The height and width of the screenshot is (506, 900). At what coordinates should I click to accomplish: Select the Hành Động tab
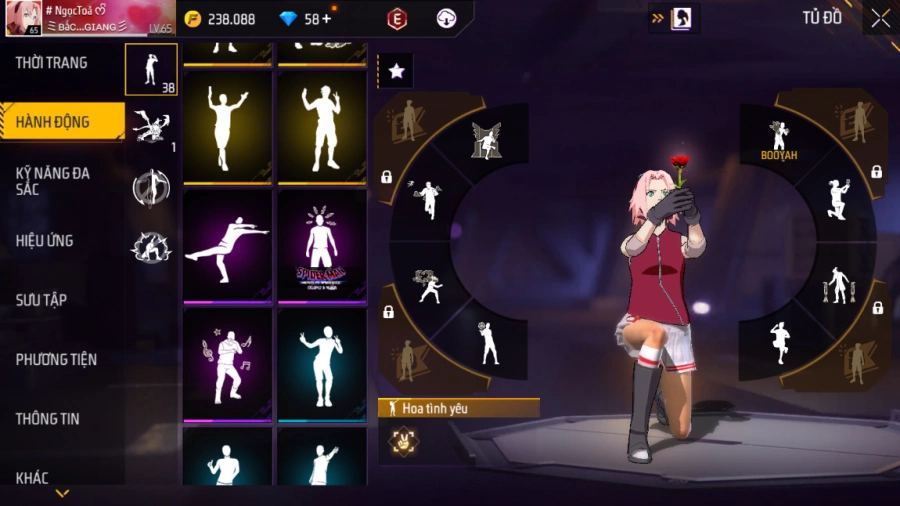click(52, 122)
